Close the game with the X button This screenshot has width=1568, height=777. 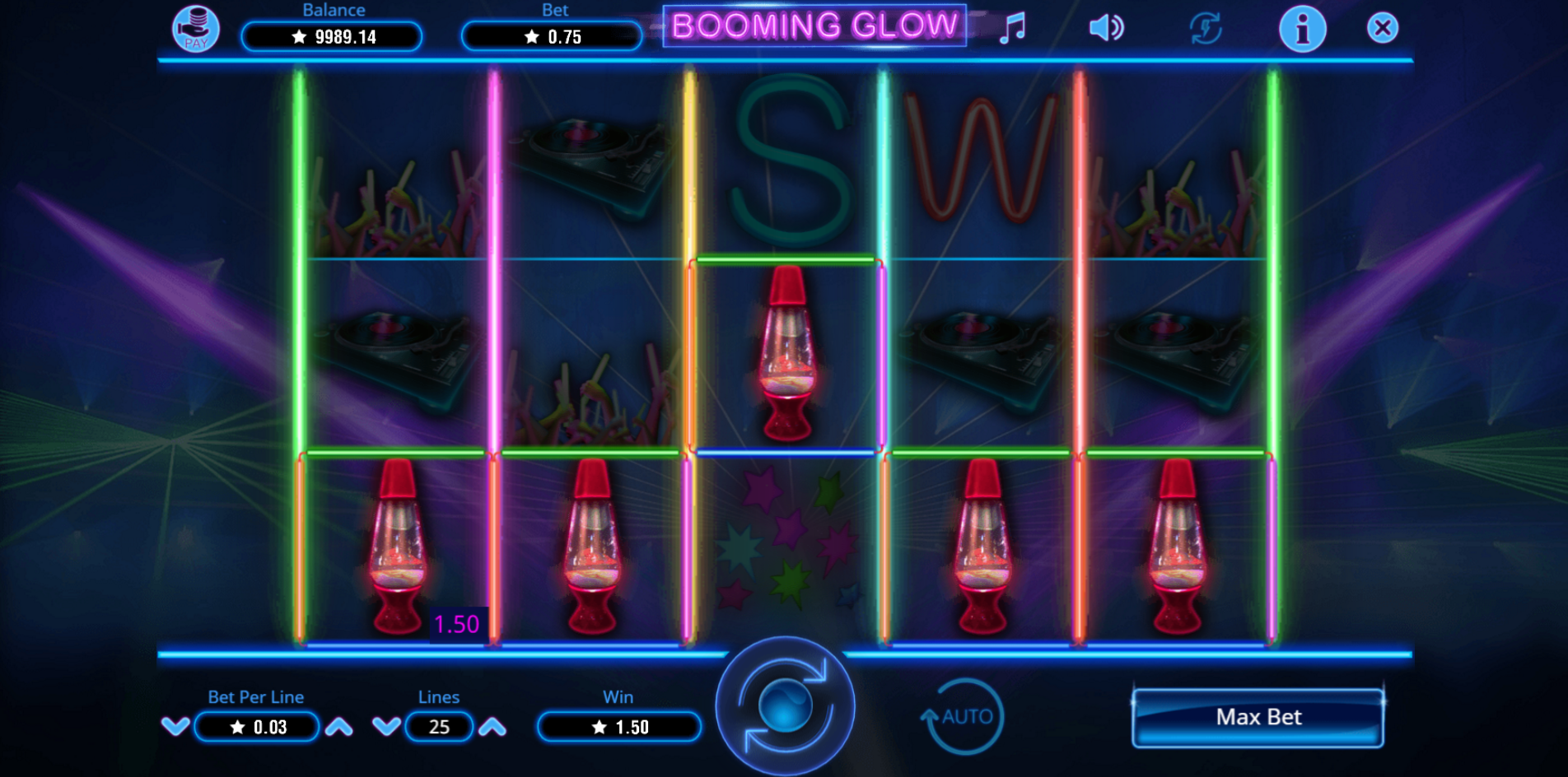(1383, 28)
